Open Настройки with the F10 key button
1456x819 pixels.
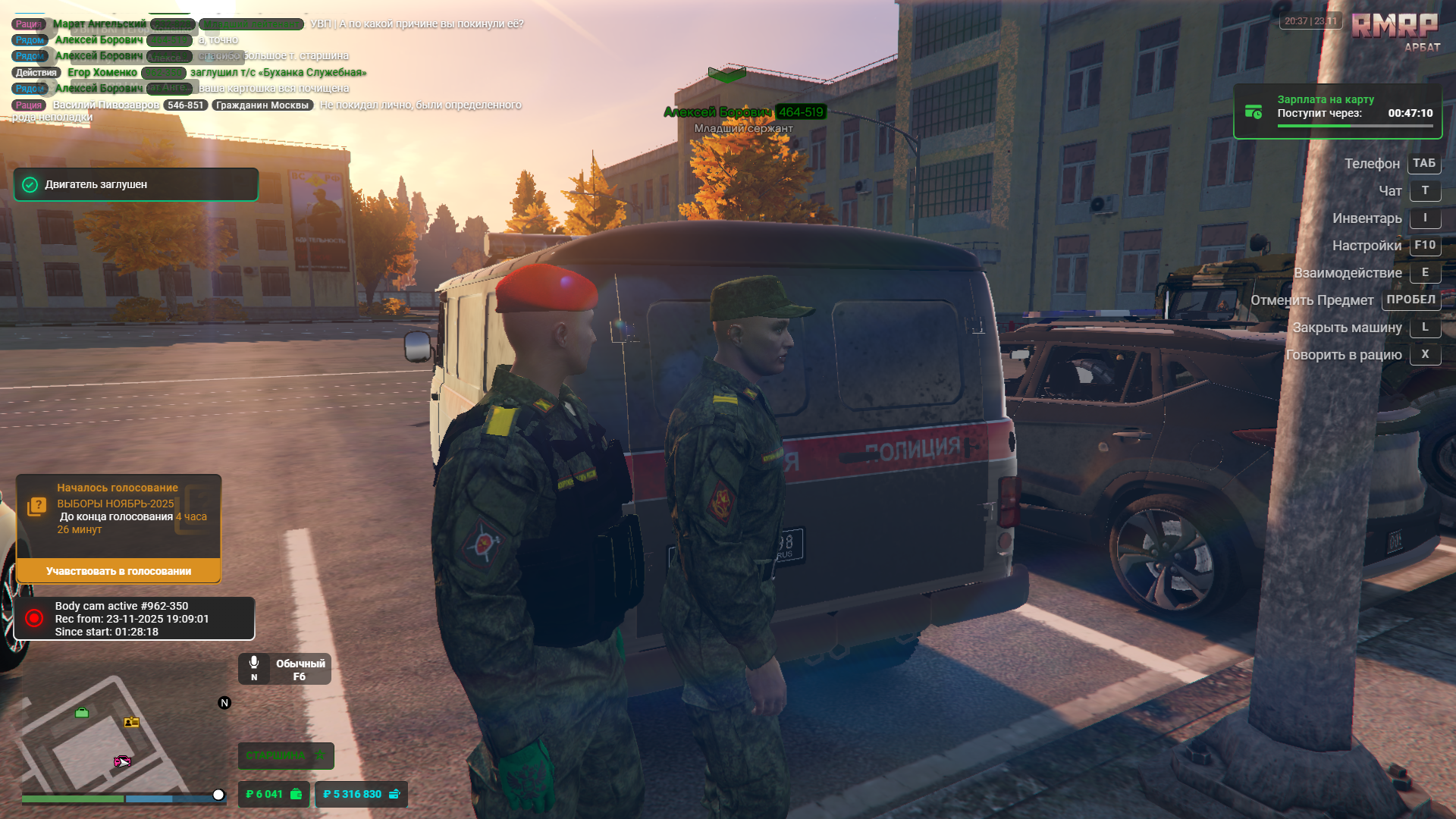point(1425,245)
